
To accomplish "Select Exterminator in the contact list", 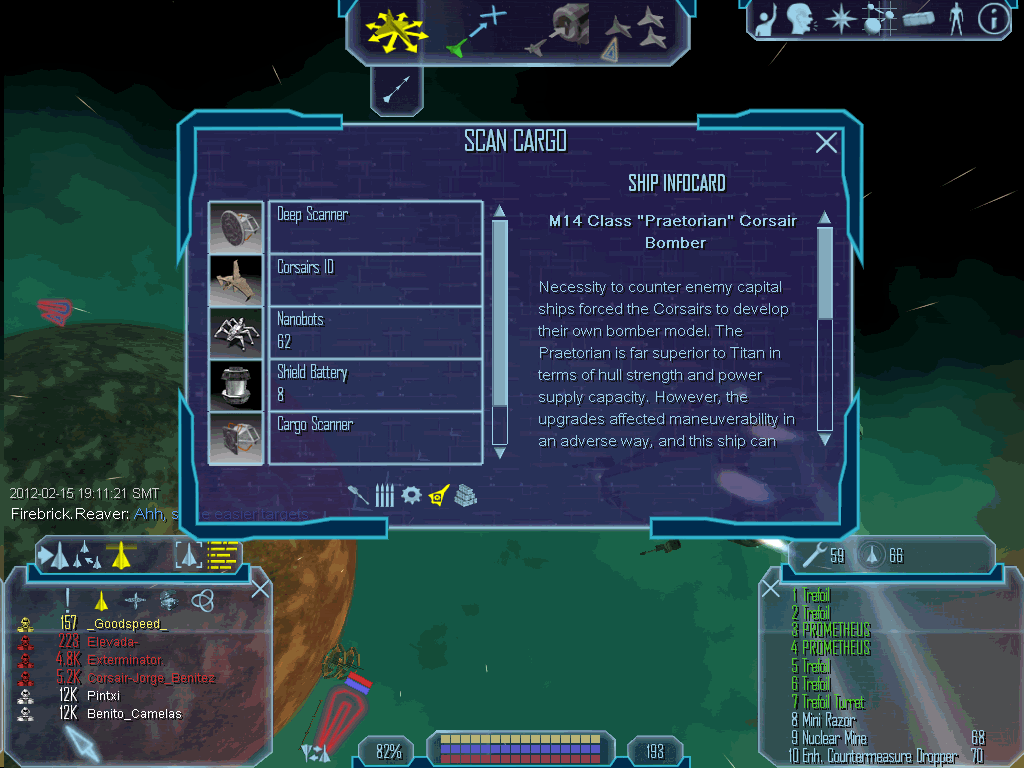I will [x=126, y=660].
